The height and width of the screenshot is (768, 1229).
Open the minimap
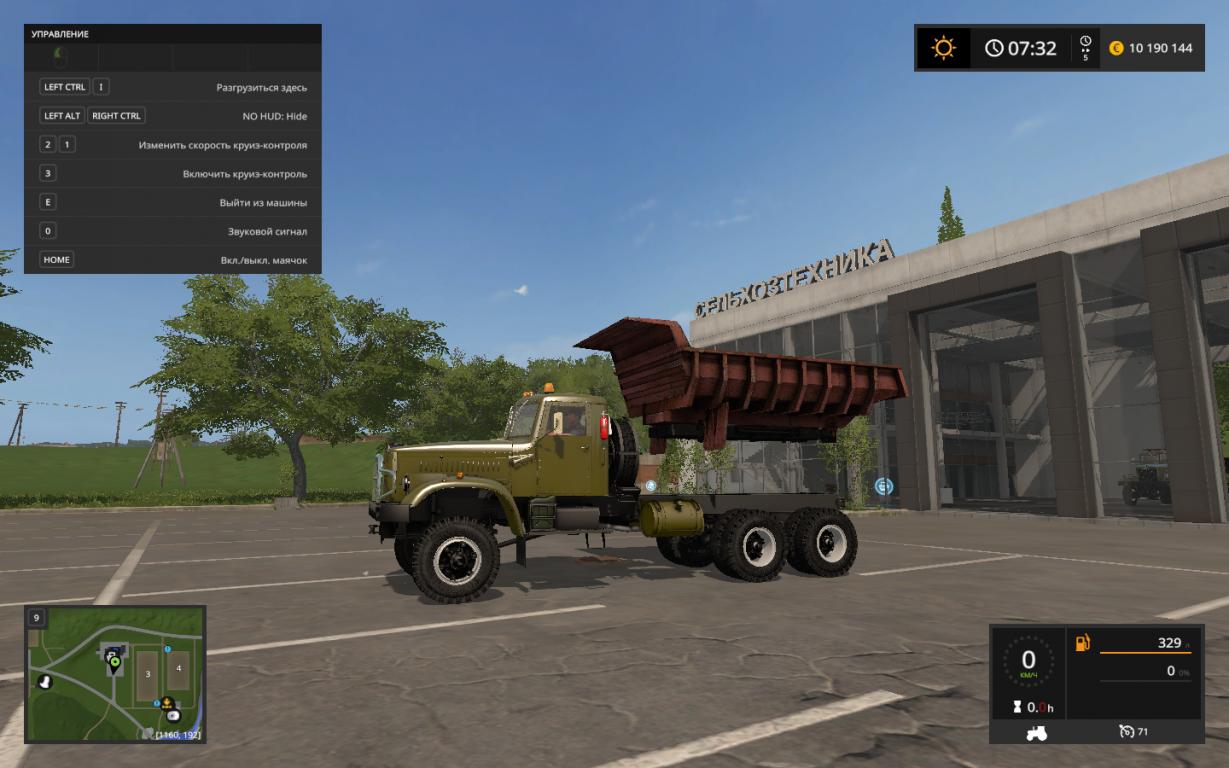pyautogui.click(x=115, y=673)
